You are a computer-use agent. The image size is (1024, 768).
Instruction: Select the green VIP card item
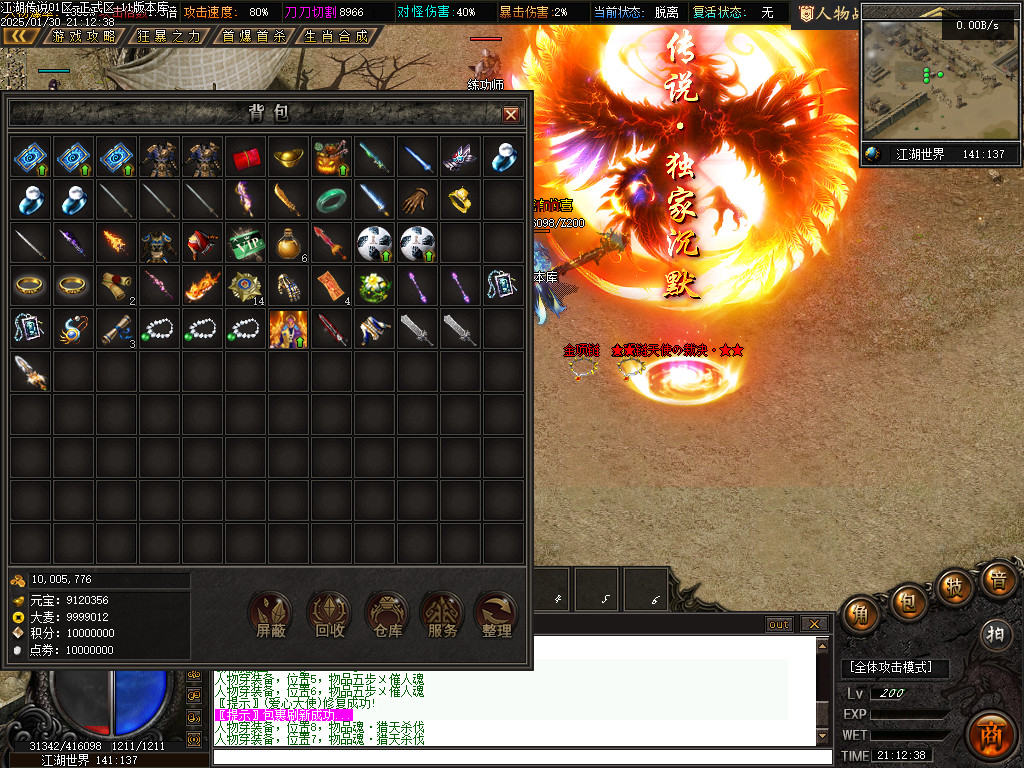tap(246, 242)
